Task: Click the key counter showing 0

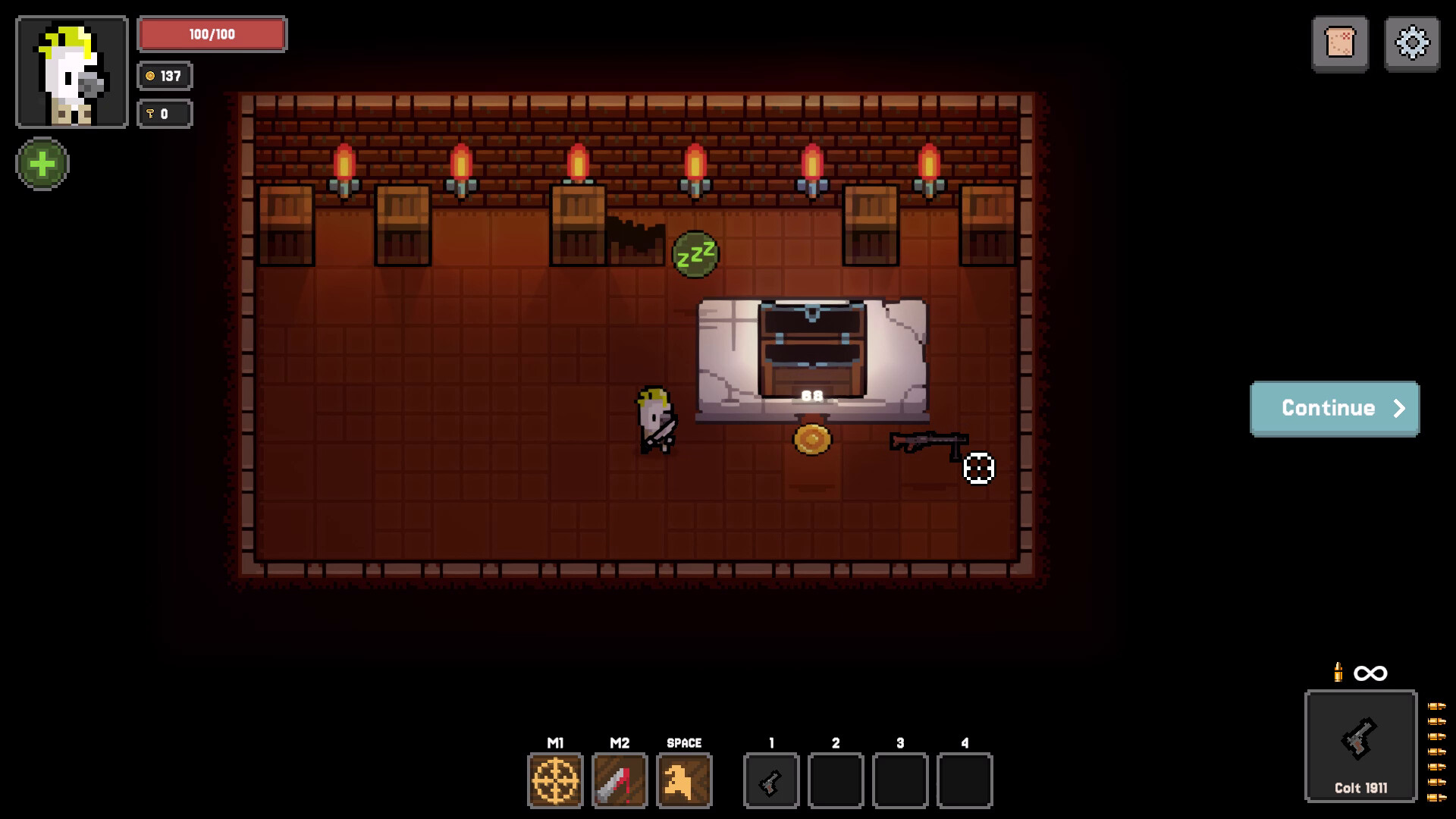Action: pos(165,114)
